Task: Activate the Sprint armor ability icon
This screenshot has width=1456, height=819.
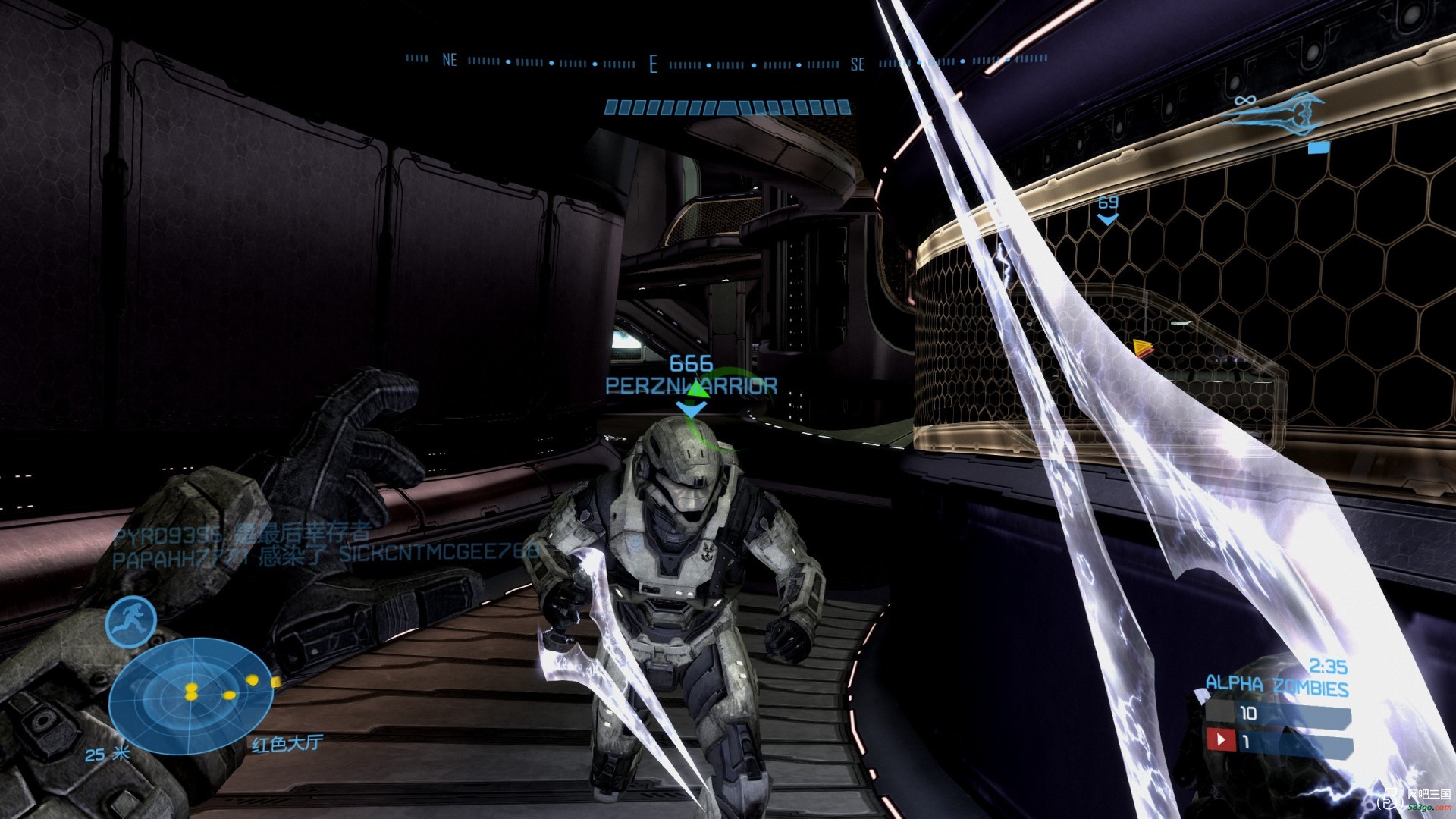Action: click(131, 622)
